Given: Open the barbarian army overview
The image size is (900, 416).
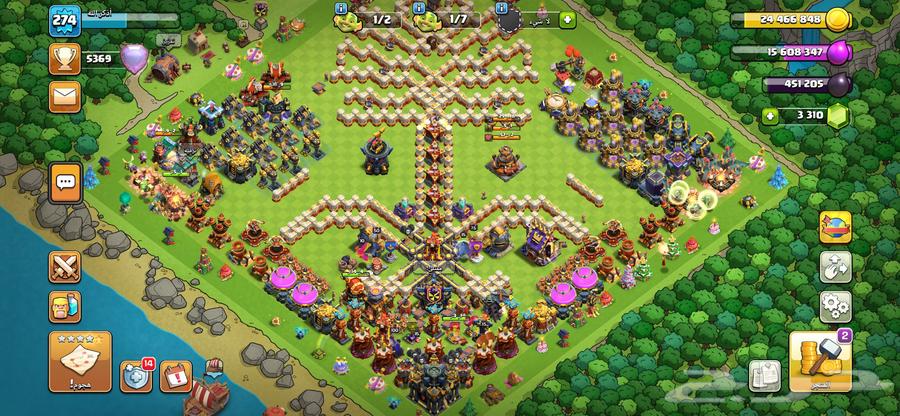Looking at the screenshot, I should point(66,307).
